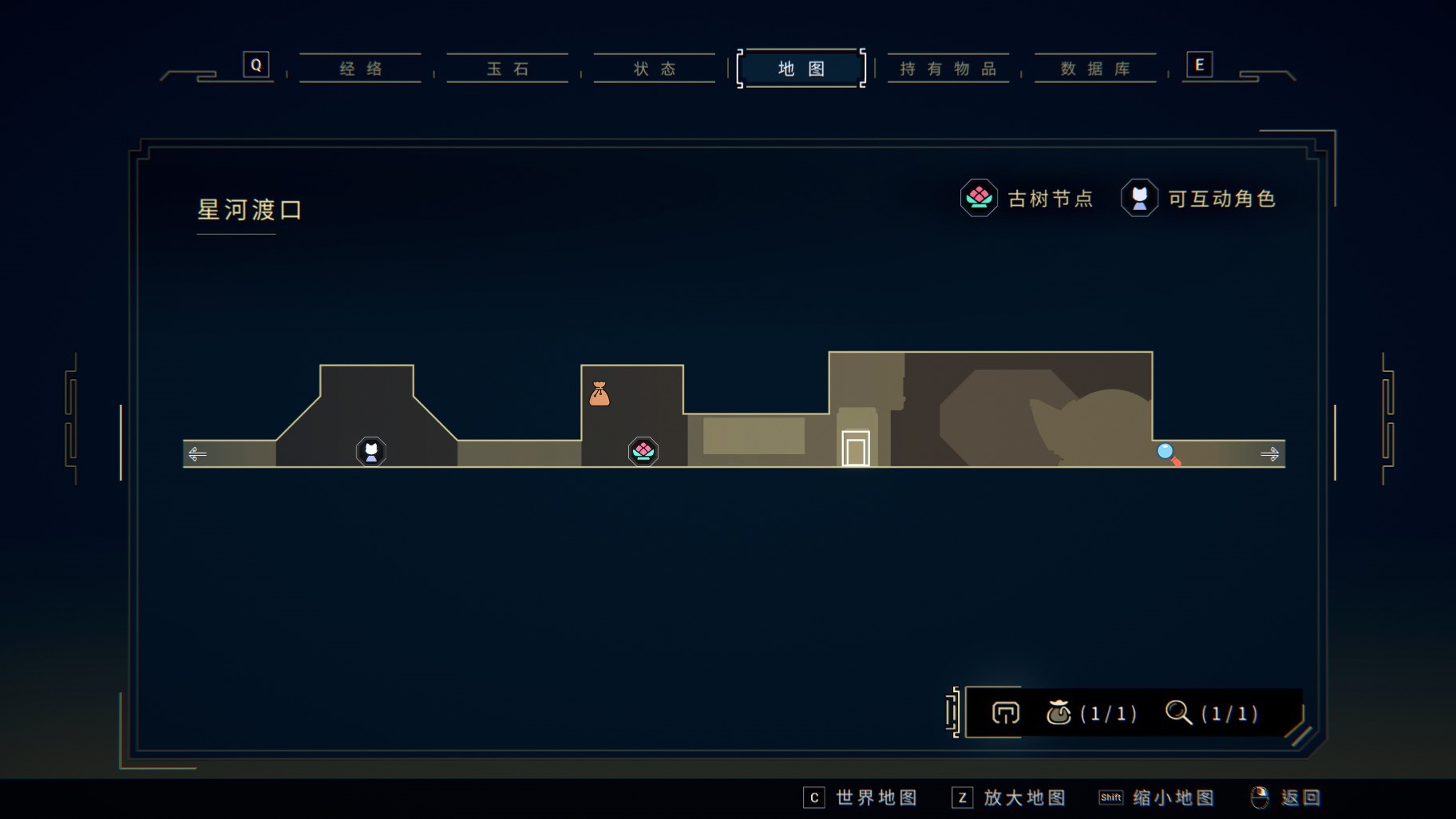Select the lotus root node map marker
Viewport: 1456px width, 819px height.
click(643, 452)
